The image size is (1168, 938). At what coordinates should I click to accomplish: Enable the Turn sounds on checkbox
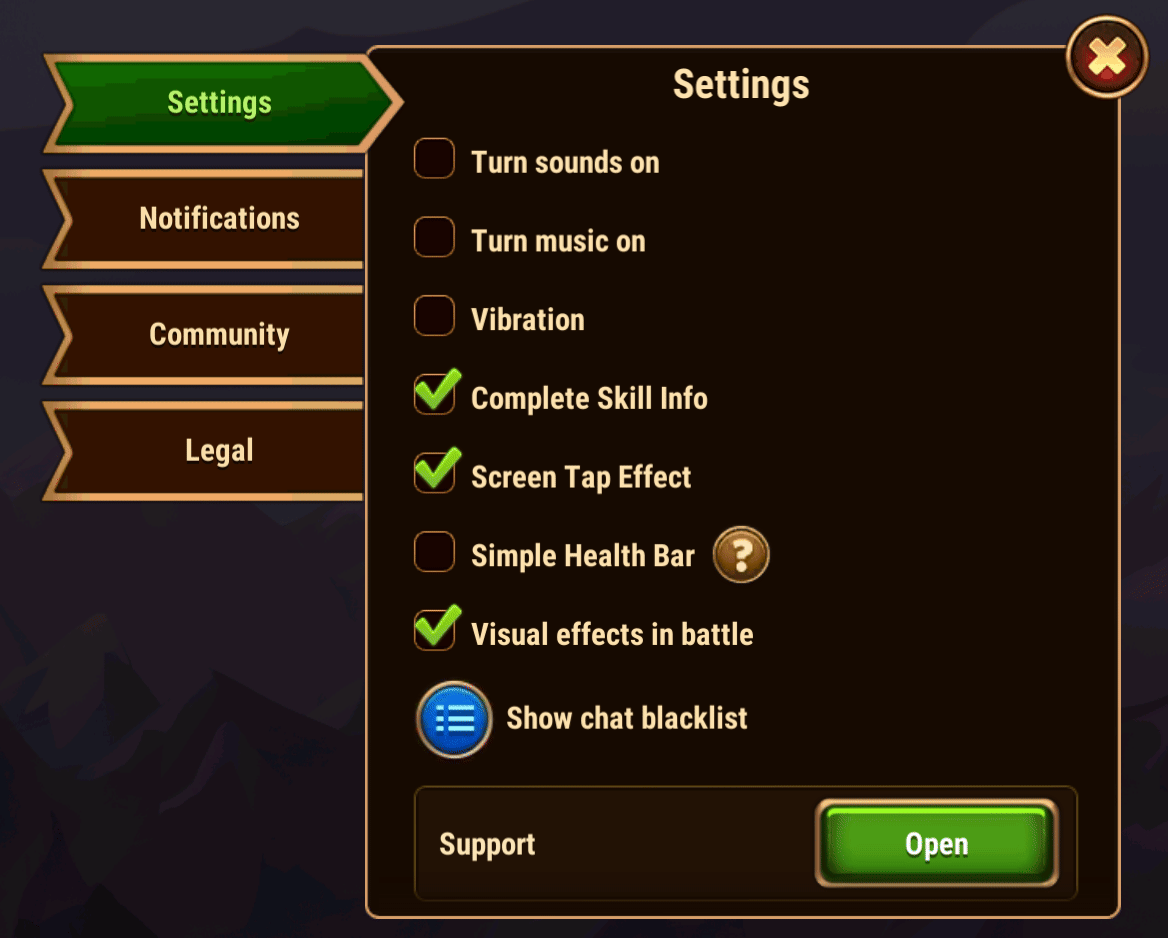(435, 159)
